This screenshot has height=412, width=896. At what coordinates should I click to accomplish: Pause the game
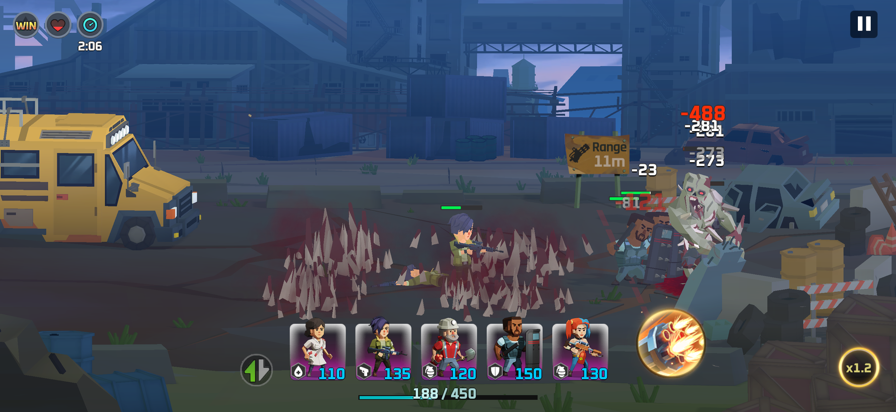click(x=863, y=24)
